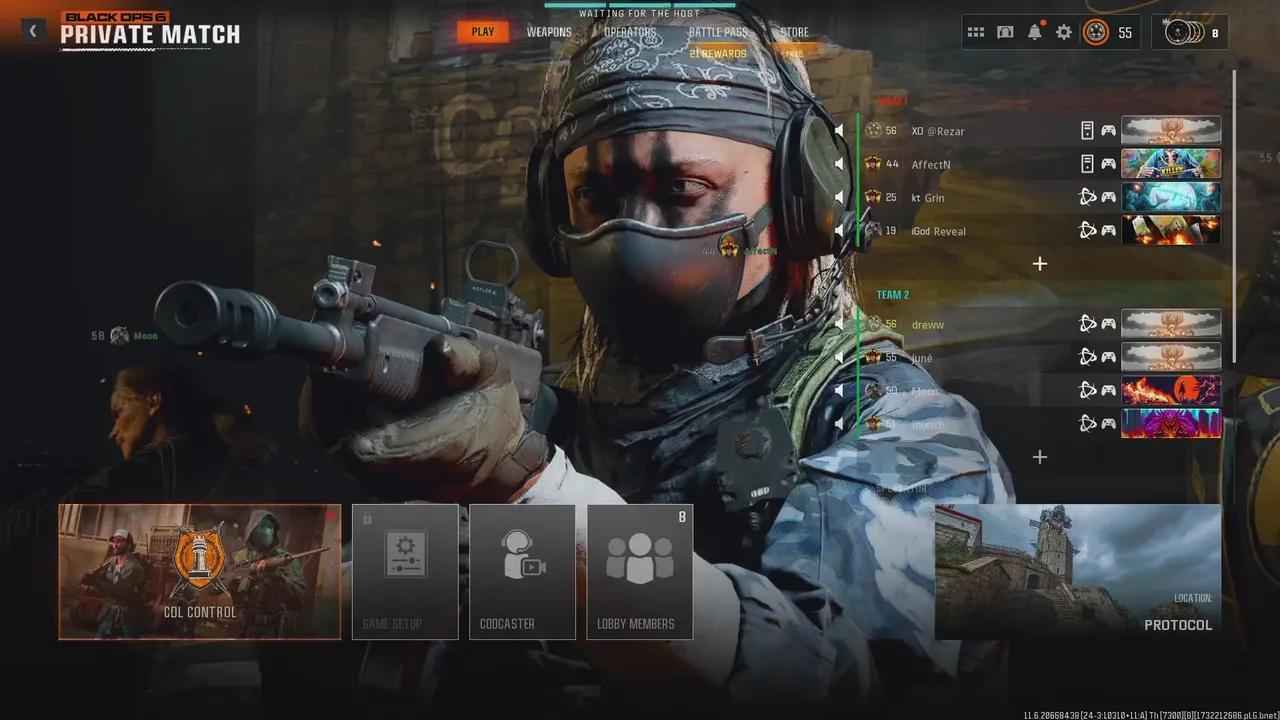Mute player juné on Team 2
1280x720 pixels.
pos(838,356)
